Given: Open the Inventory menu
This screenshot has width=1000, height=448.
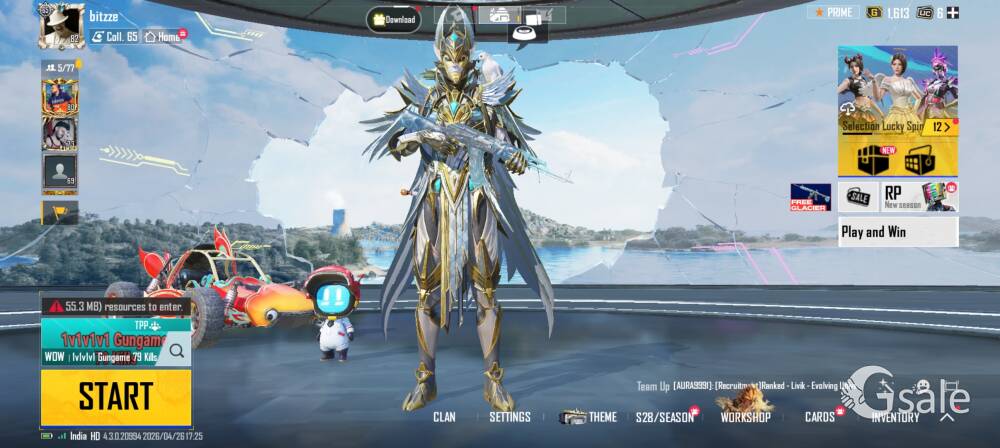Looking at the screenshot, I should point(895,417).
